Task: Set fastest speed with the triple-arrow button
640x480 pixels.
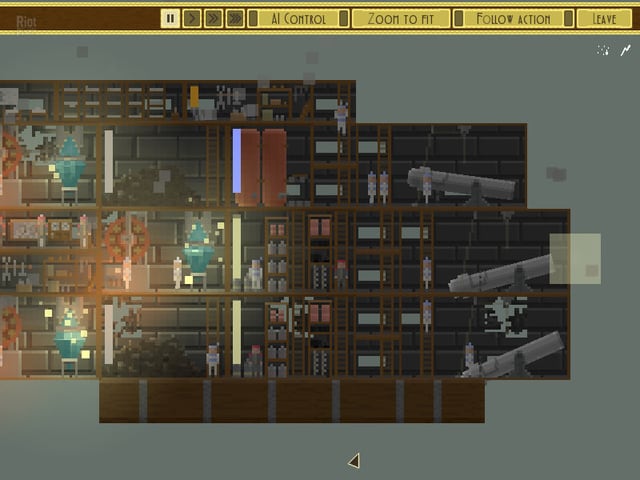Action: (235, 18)
